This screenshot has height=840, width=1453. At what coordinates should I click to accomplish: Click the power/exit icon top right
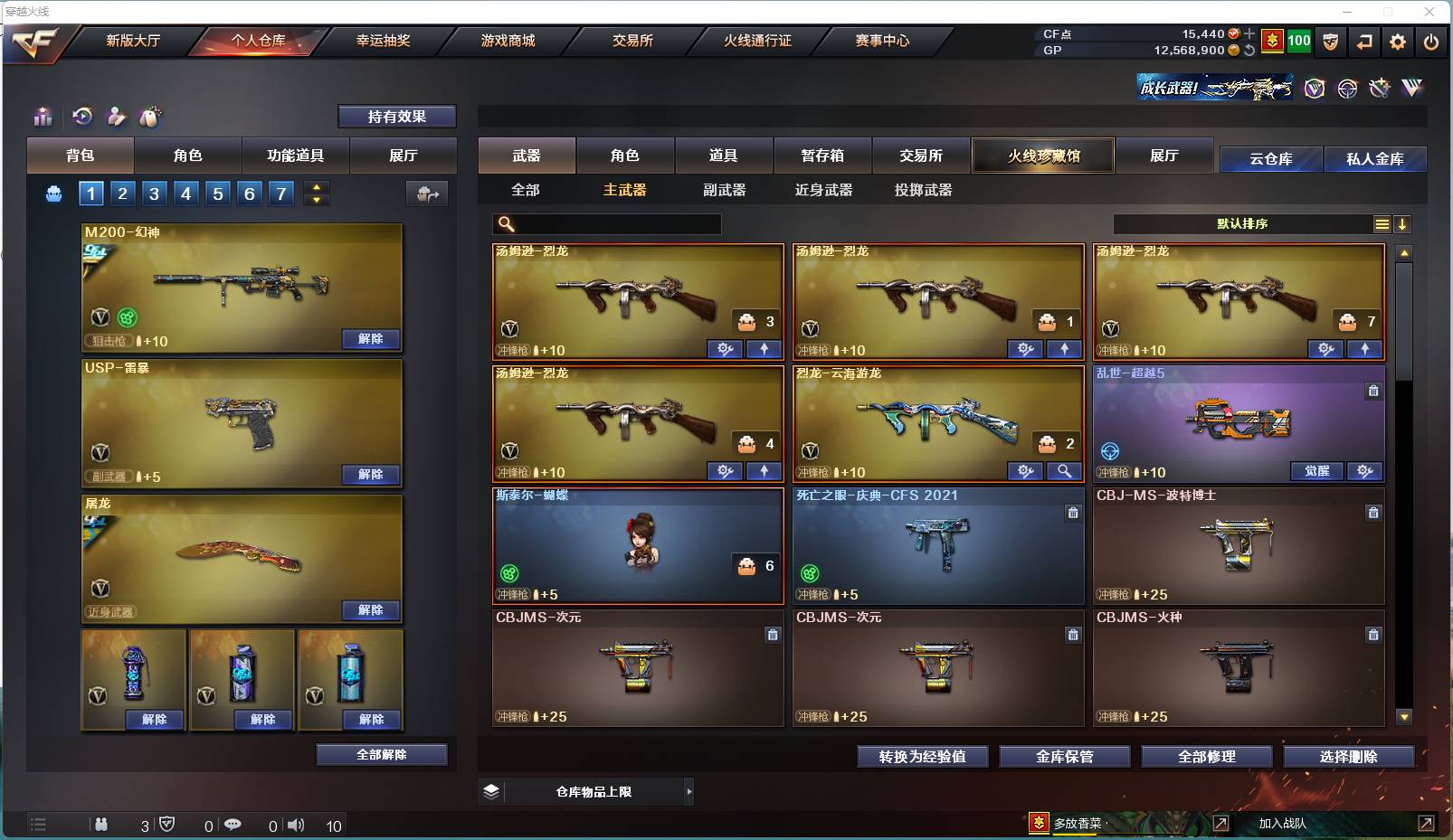1430,42
